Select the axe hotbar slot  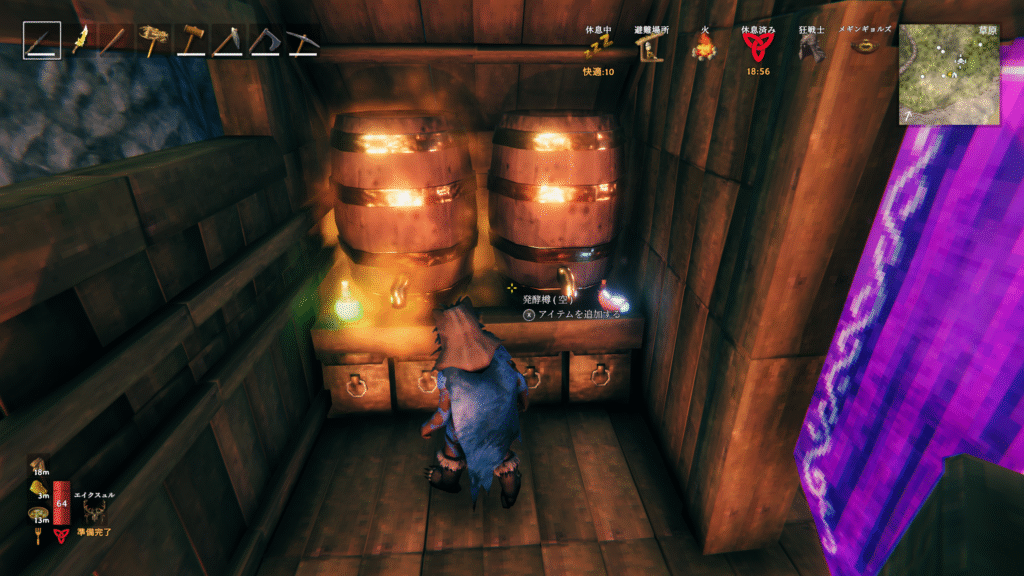click(263, 41)
